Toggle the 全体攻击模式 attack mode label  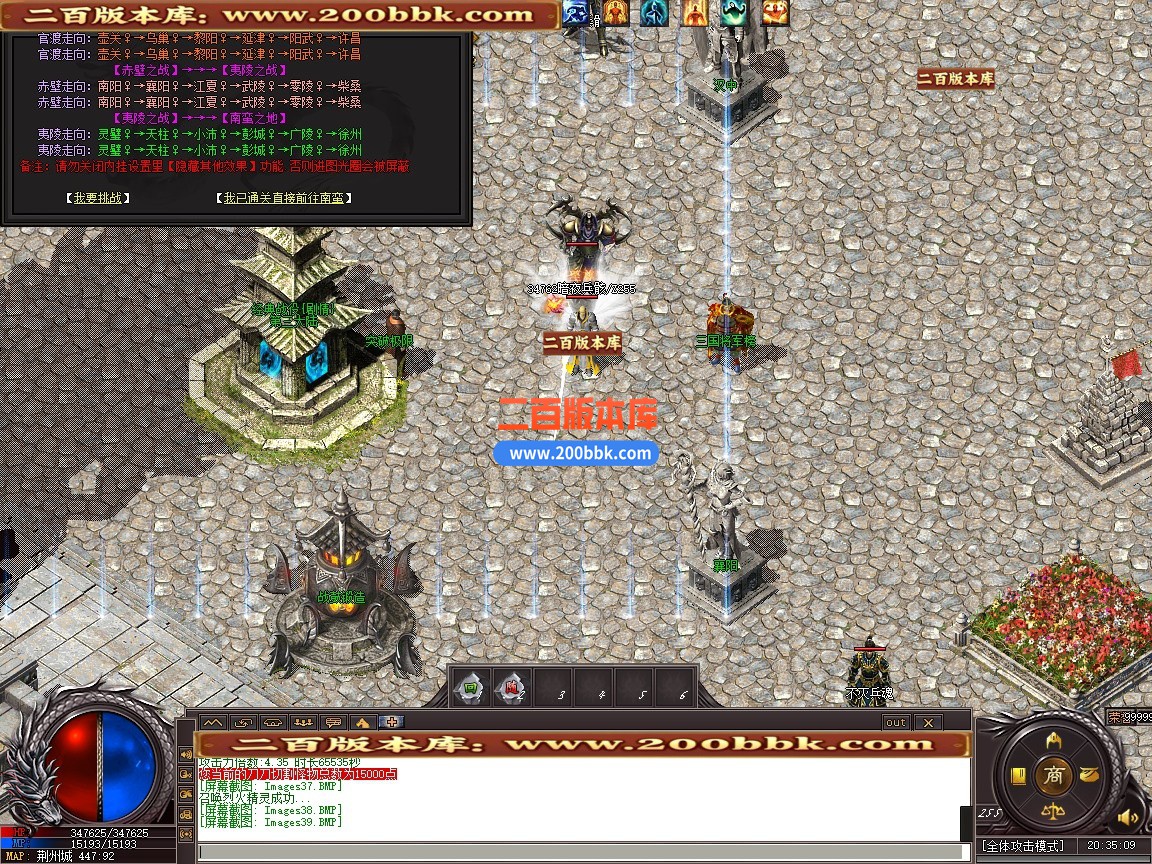coord(1022,845)
